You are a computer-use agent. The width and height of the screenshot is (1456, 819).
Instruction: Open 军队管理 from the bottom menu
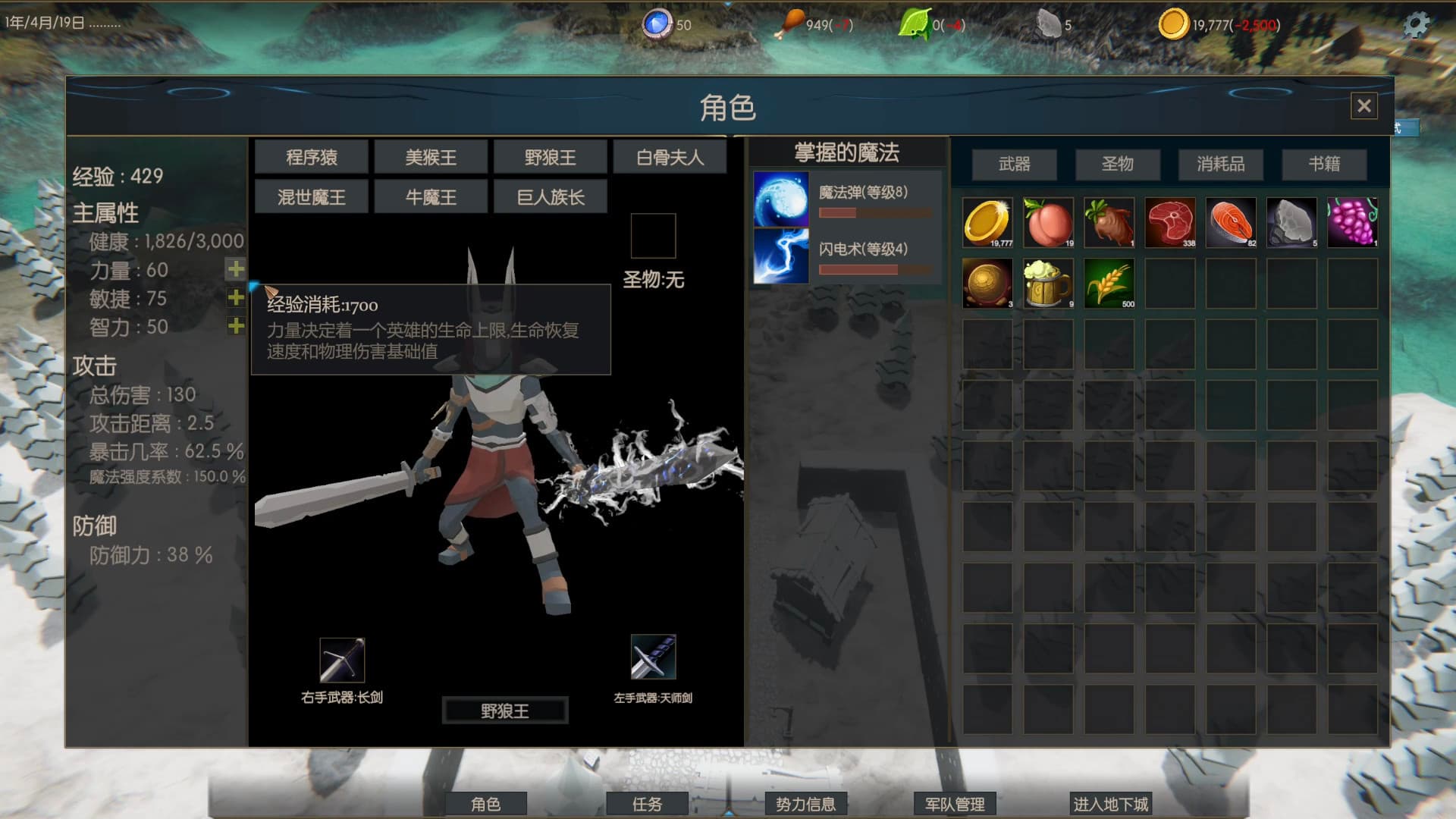coord(955,805)
